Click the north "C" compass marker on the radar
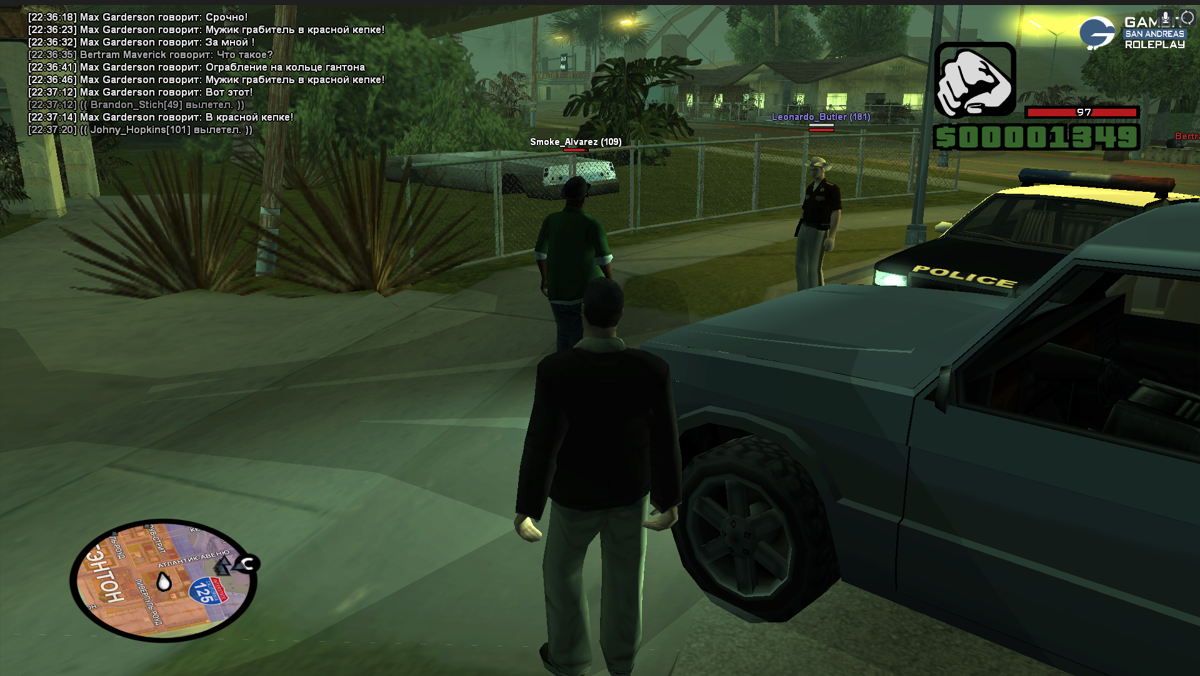The width and height of the screenshot is (1200, 676). 247,564
